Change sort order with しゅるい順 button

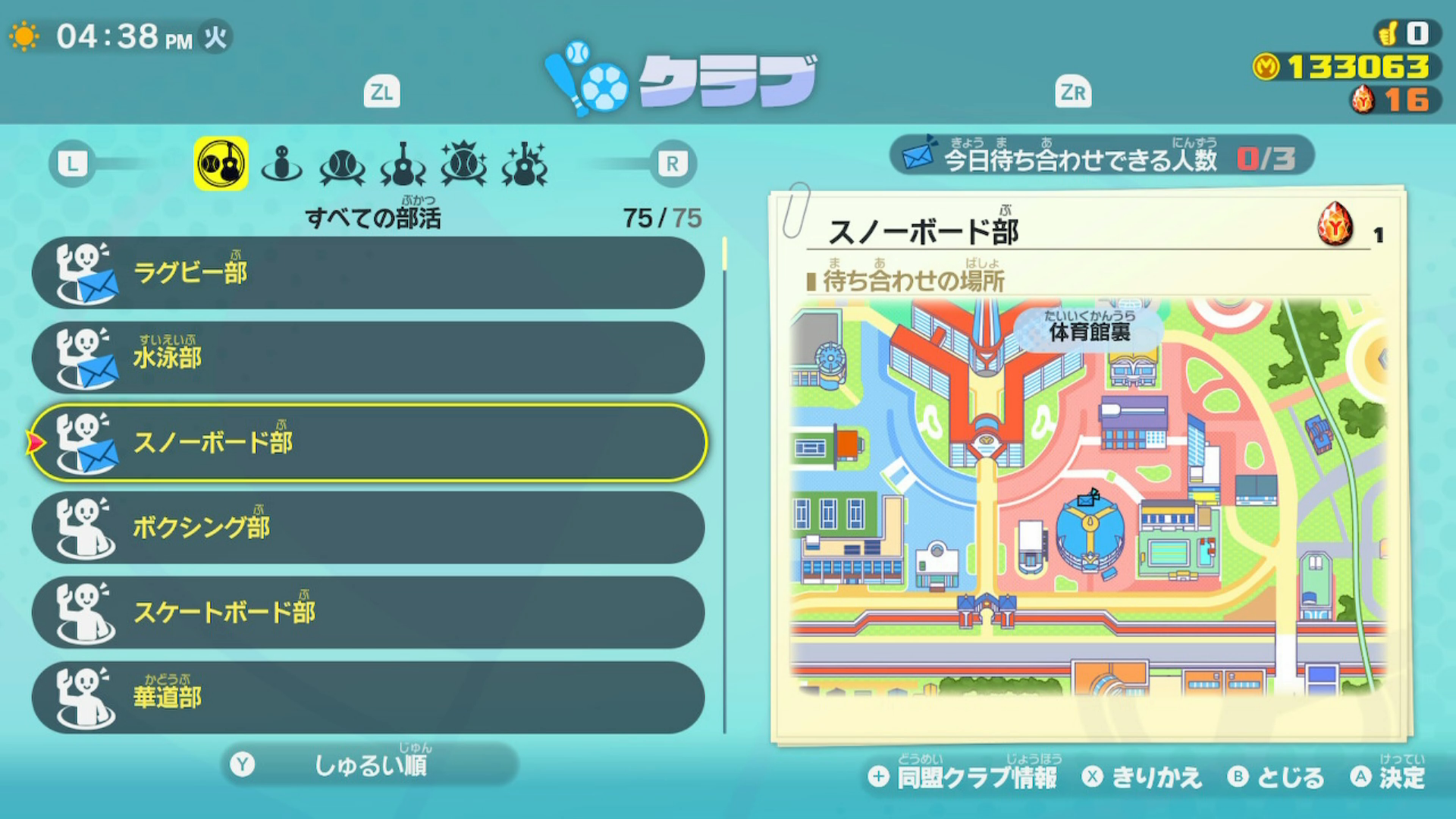(370, 764)
